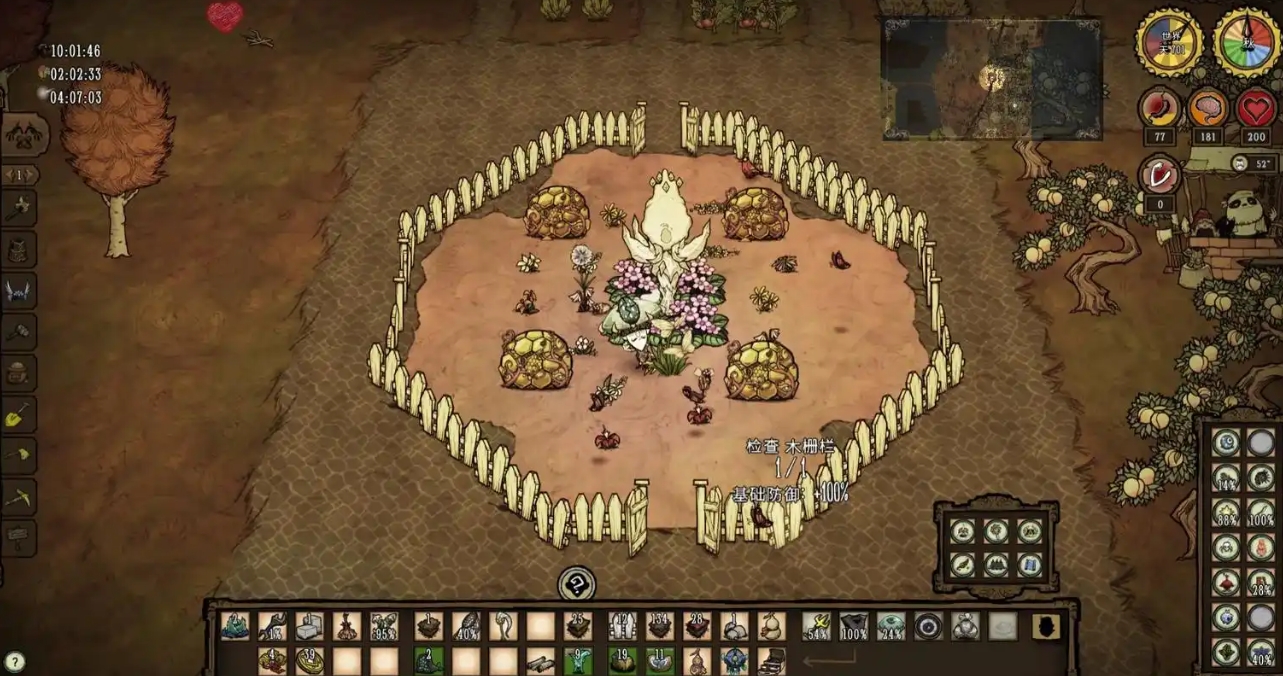Select the axe in the pinned crafting bar
Viewport: 1283px width, 676px height.
coord(20,210)
